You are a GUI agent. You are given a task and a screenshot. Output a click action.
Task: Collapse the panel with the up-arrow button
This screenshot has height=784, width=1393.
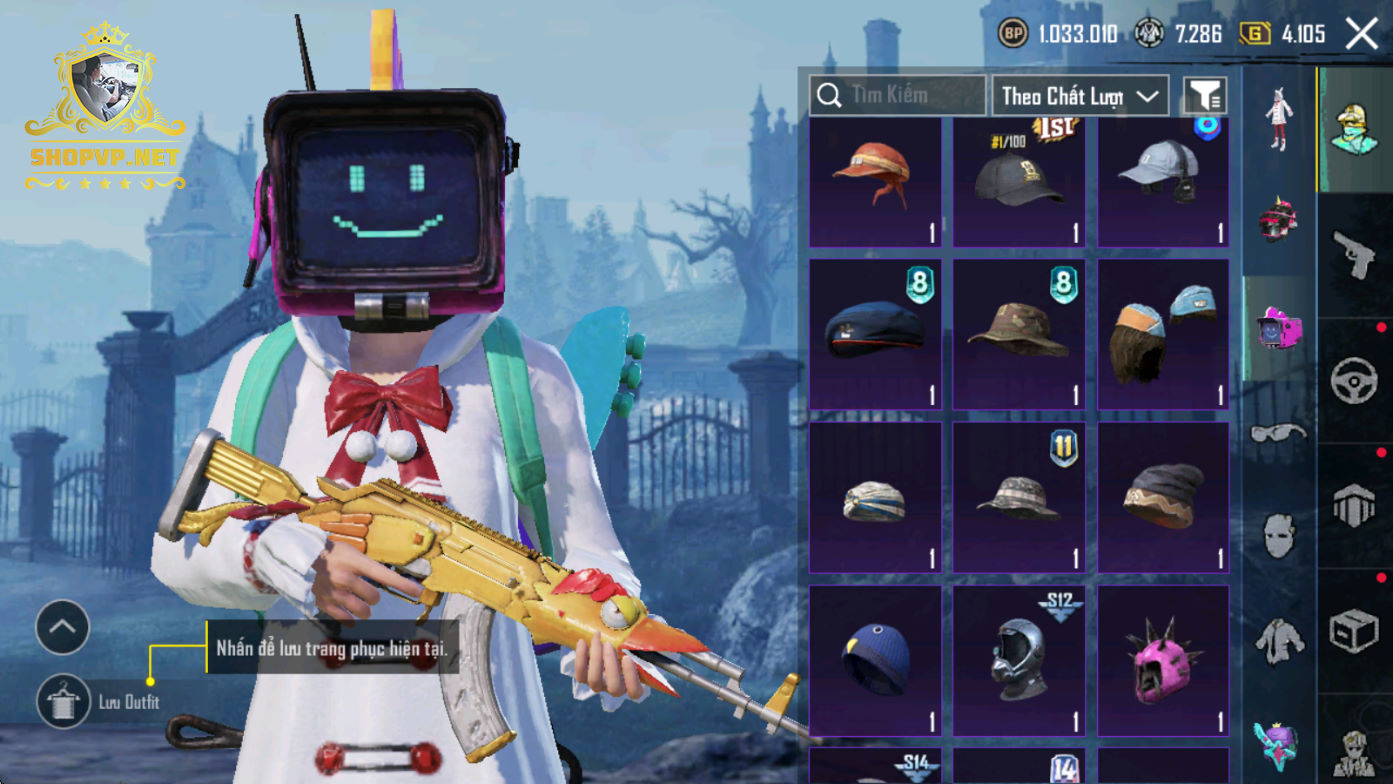63,628
